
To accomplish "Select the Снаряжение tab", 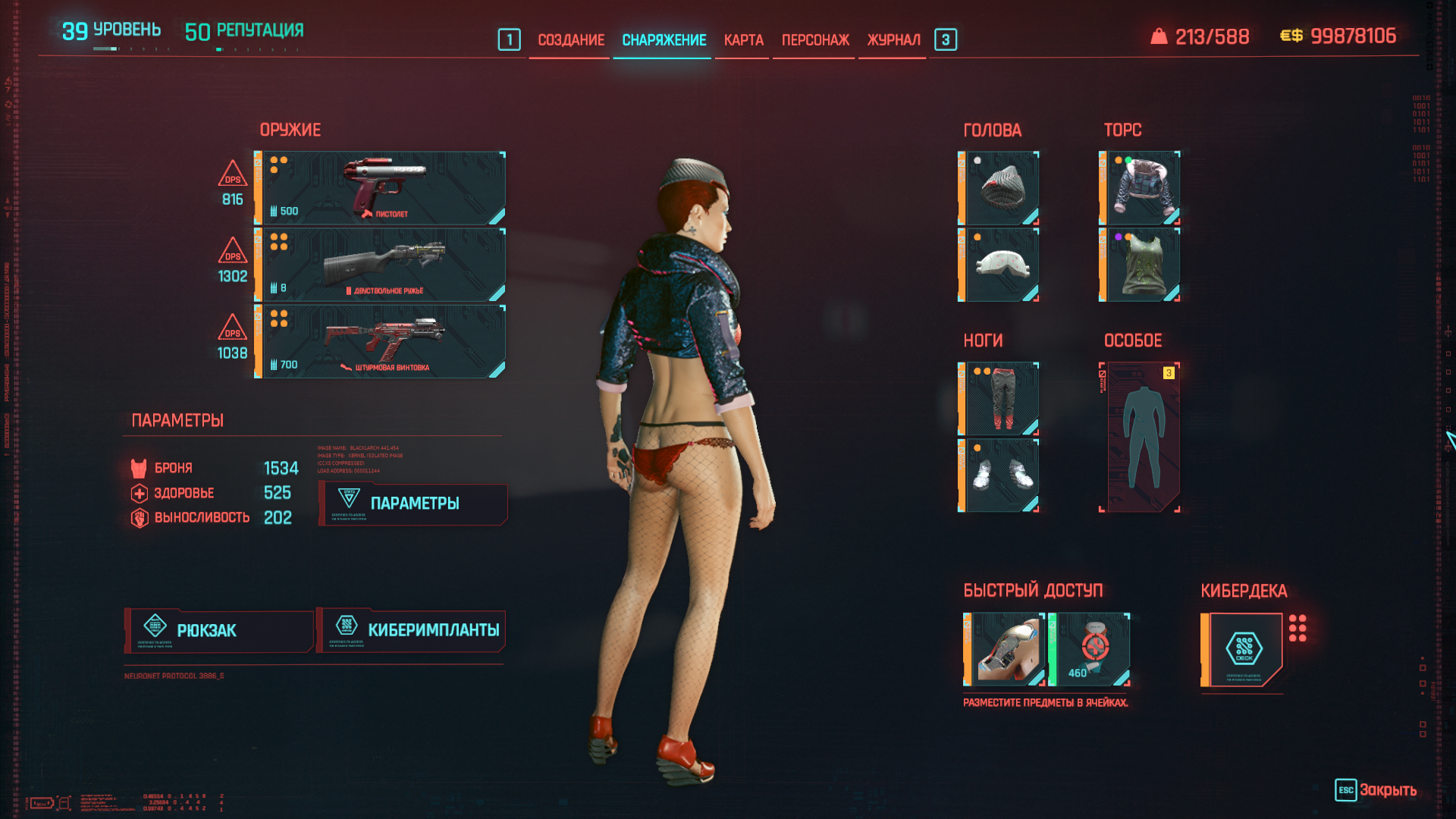I will click(664, 40).
